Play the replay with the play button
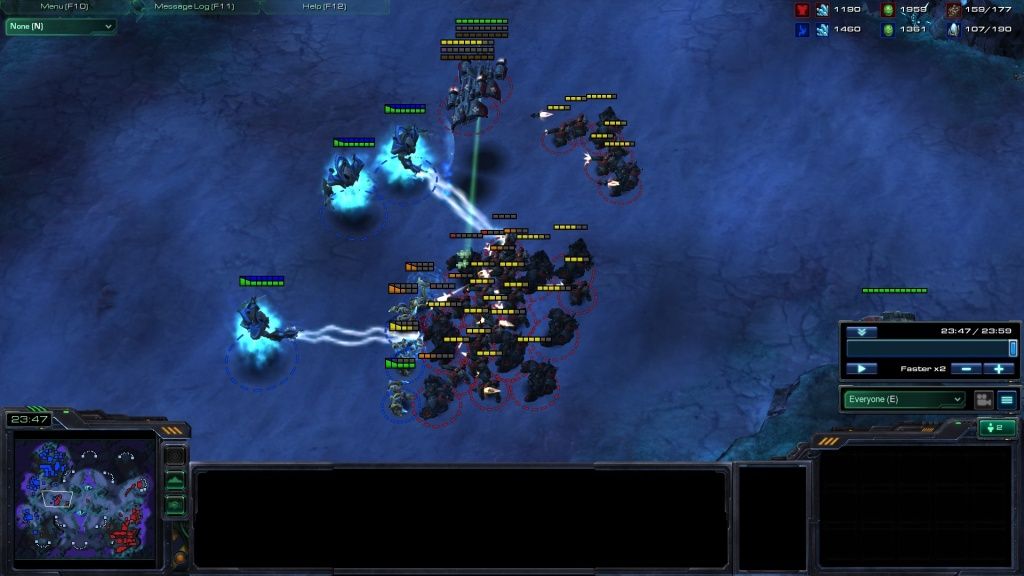Image resolution: width=1024 pixels, height=576 pixels. [861, 369]
